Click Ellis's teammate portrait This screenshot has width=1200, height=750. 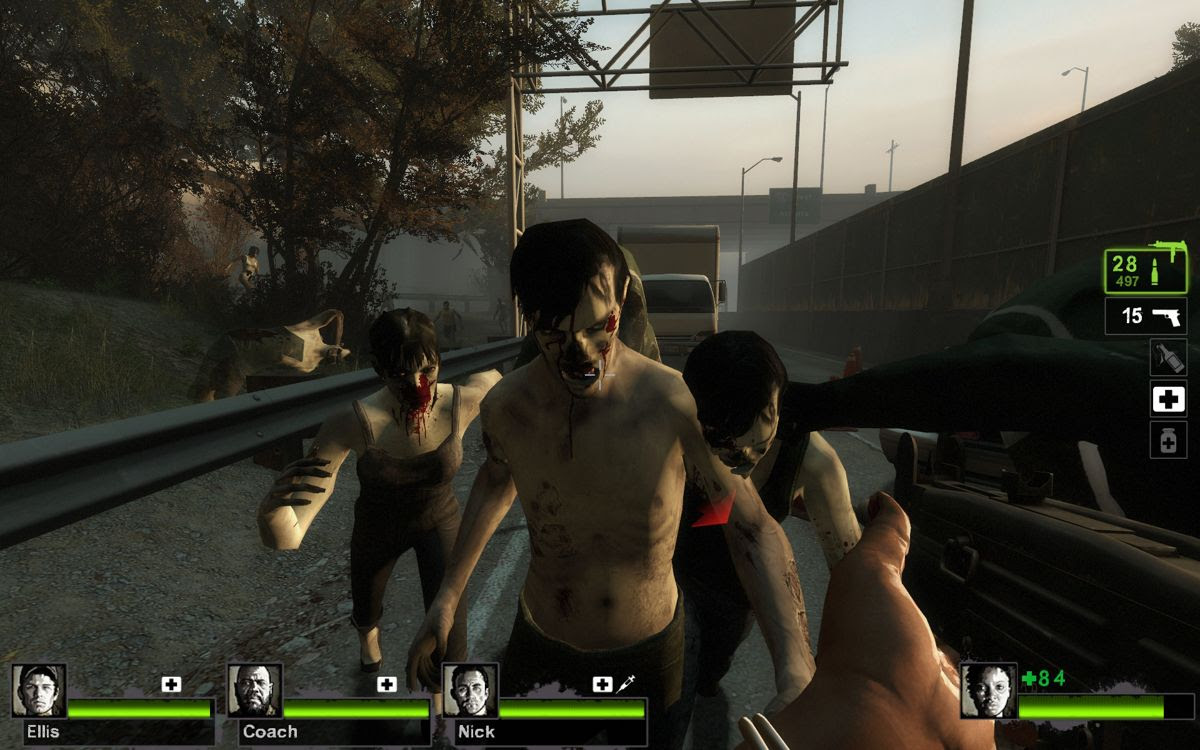[39, 690]
